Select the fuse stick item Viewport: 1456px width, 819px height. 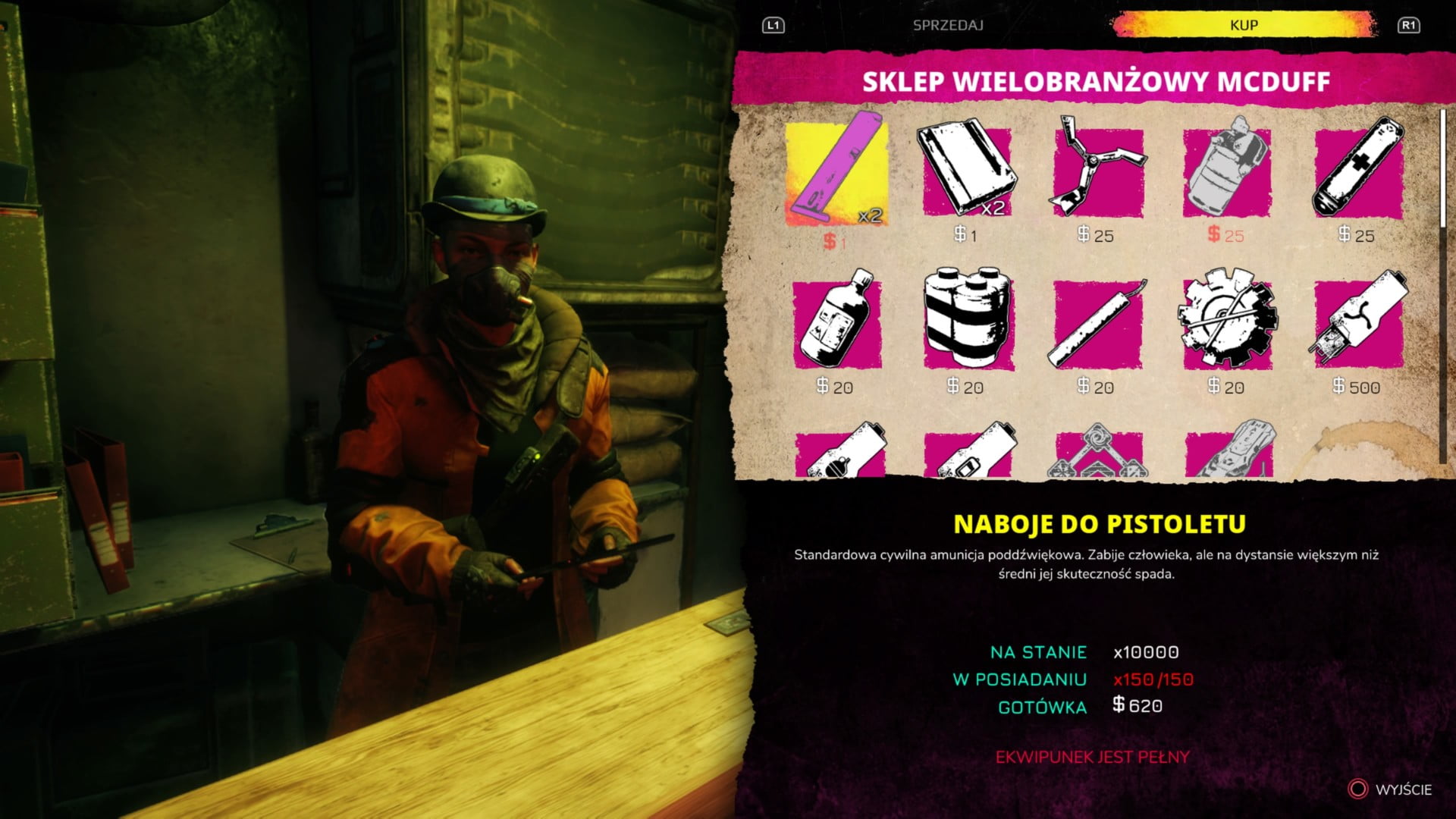pos(1097,323)
